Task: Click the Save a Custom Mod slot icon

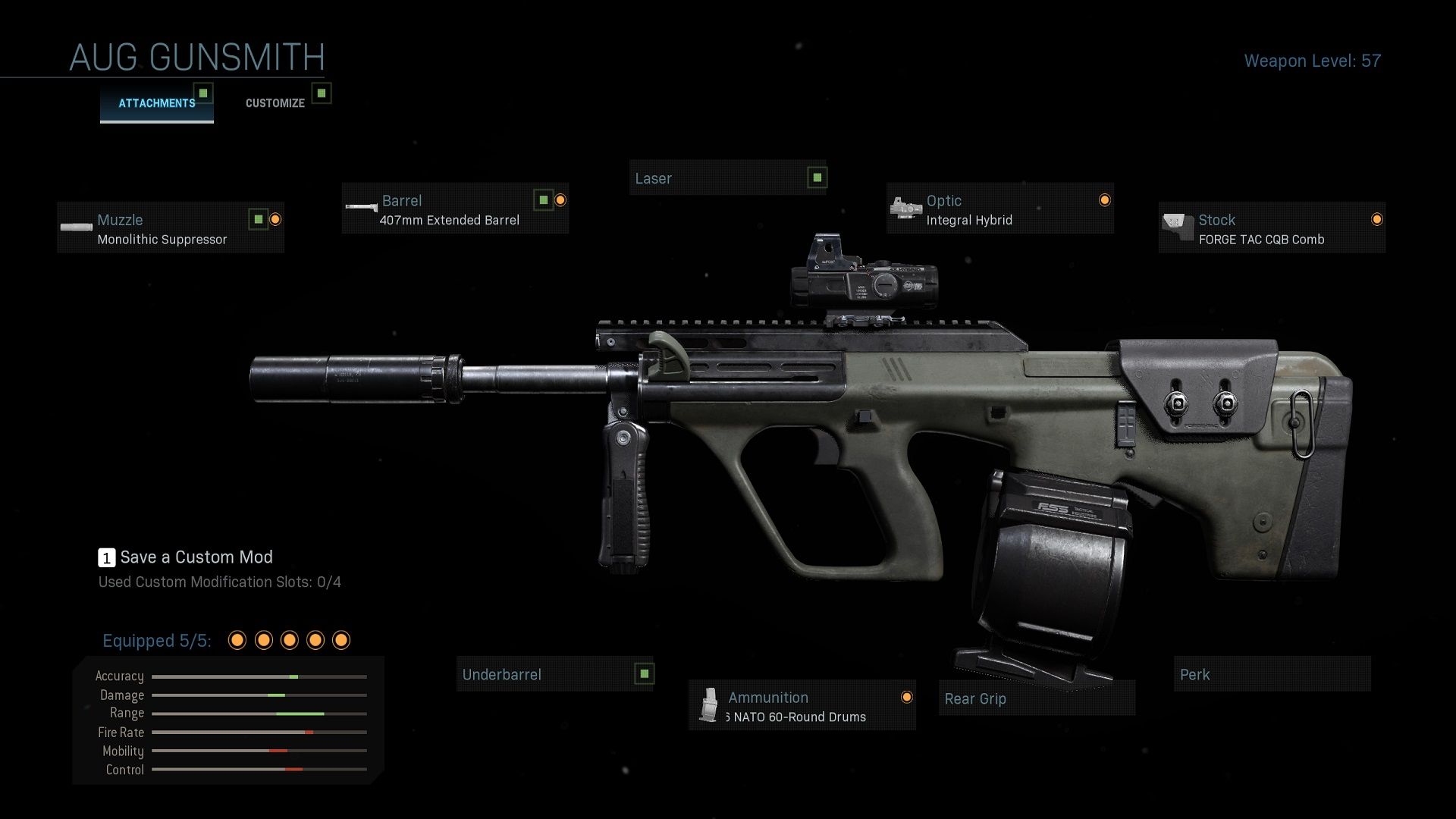Action: point(105,557)
